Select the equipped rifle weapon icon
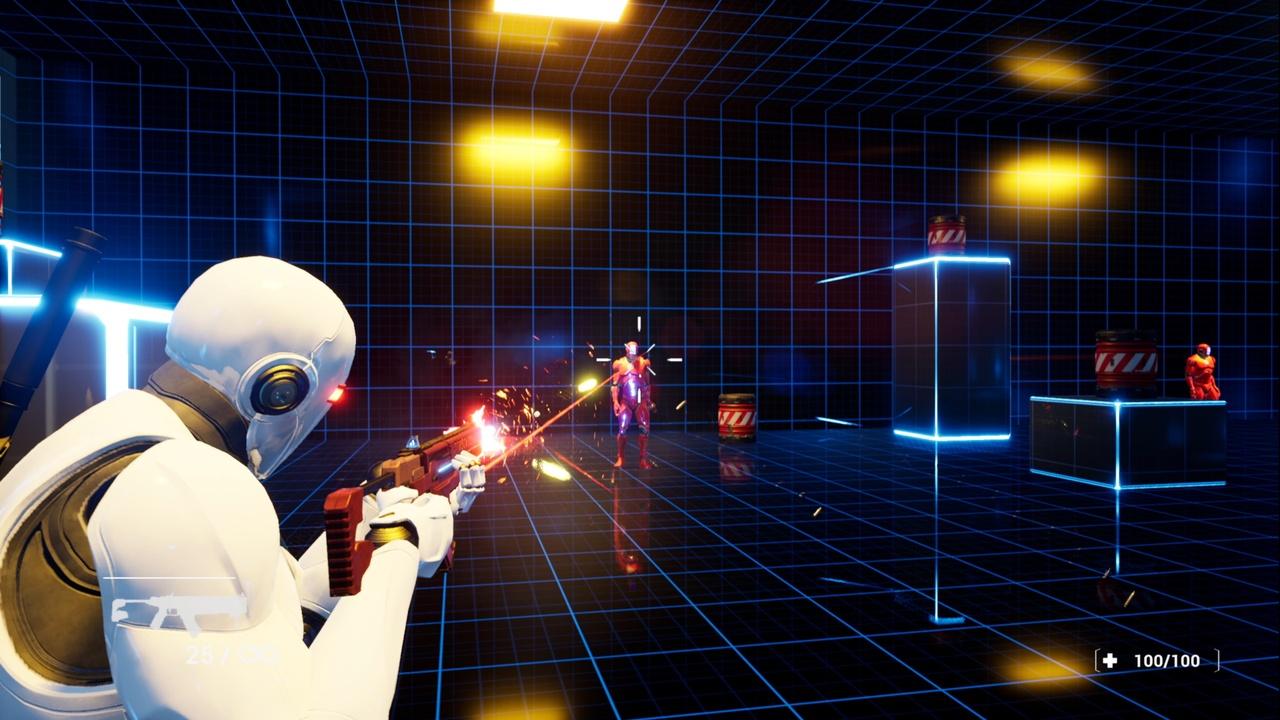Viewport: 1280px width, 720px height. tap(176, 610)
